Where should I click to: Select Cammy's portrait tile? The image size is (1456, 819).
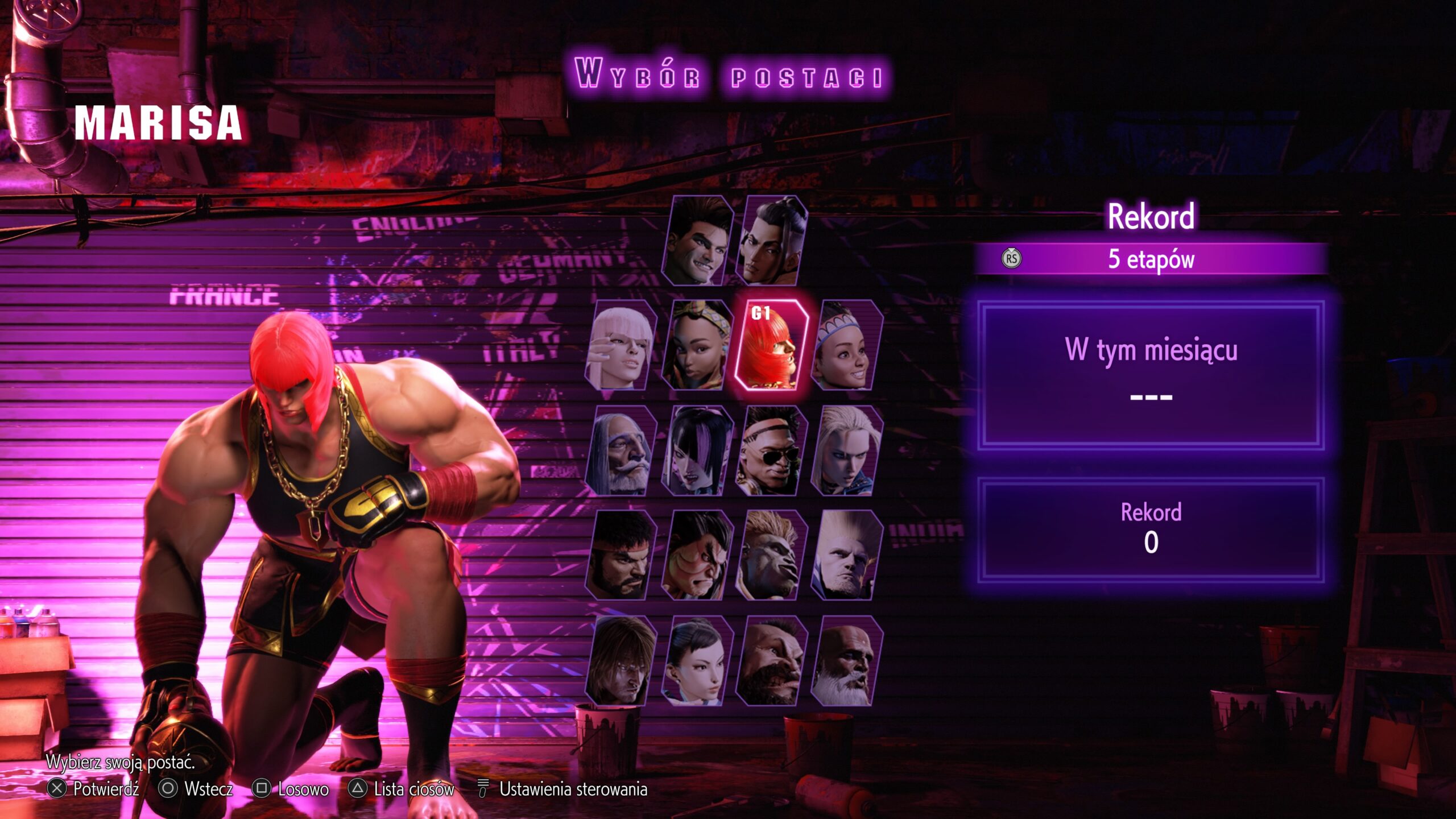tap(846, 450)
